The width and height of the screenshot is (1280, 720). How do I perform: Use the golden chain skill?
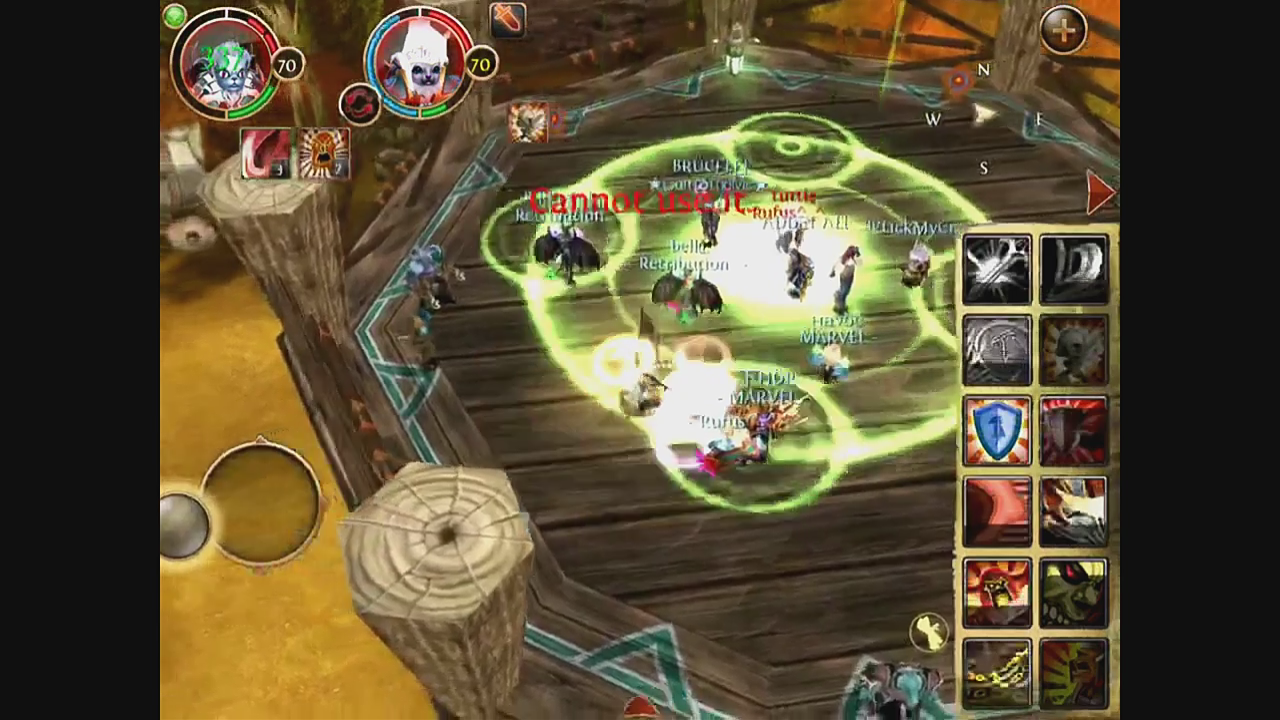(x=996, y=673)
